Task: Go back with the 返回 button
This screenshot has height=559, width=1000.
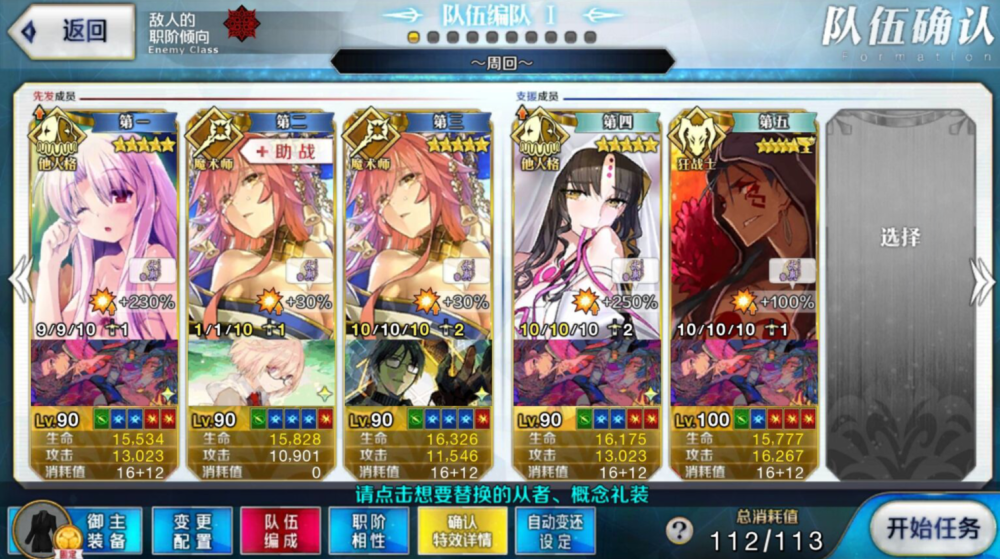Action: pos(72,32)
